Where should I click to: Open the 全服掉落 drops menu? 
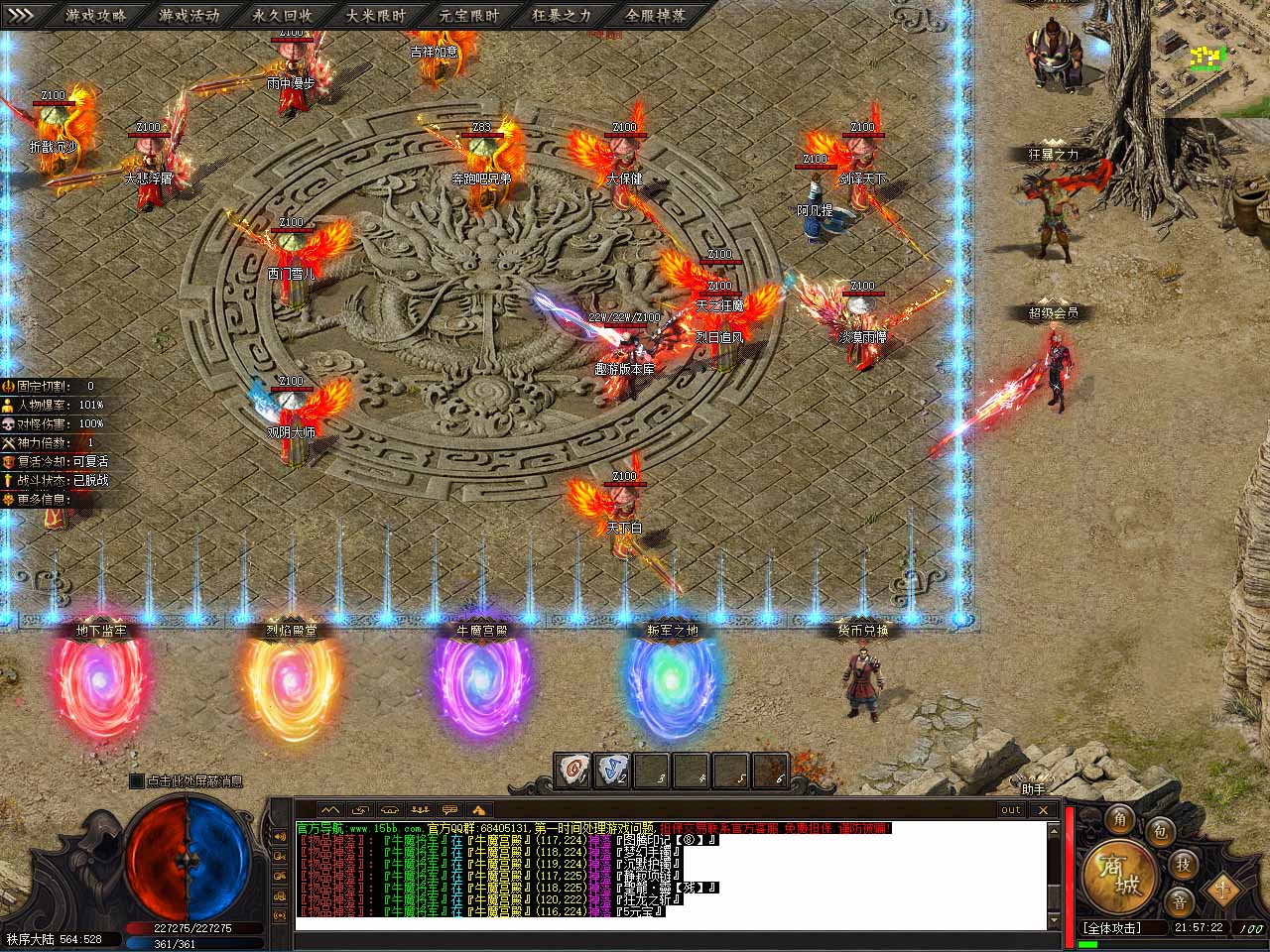655,16
